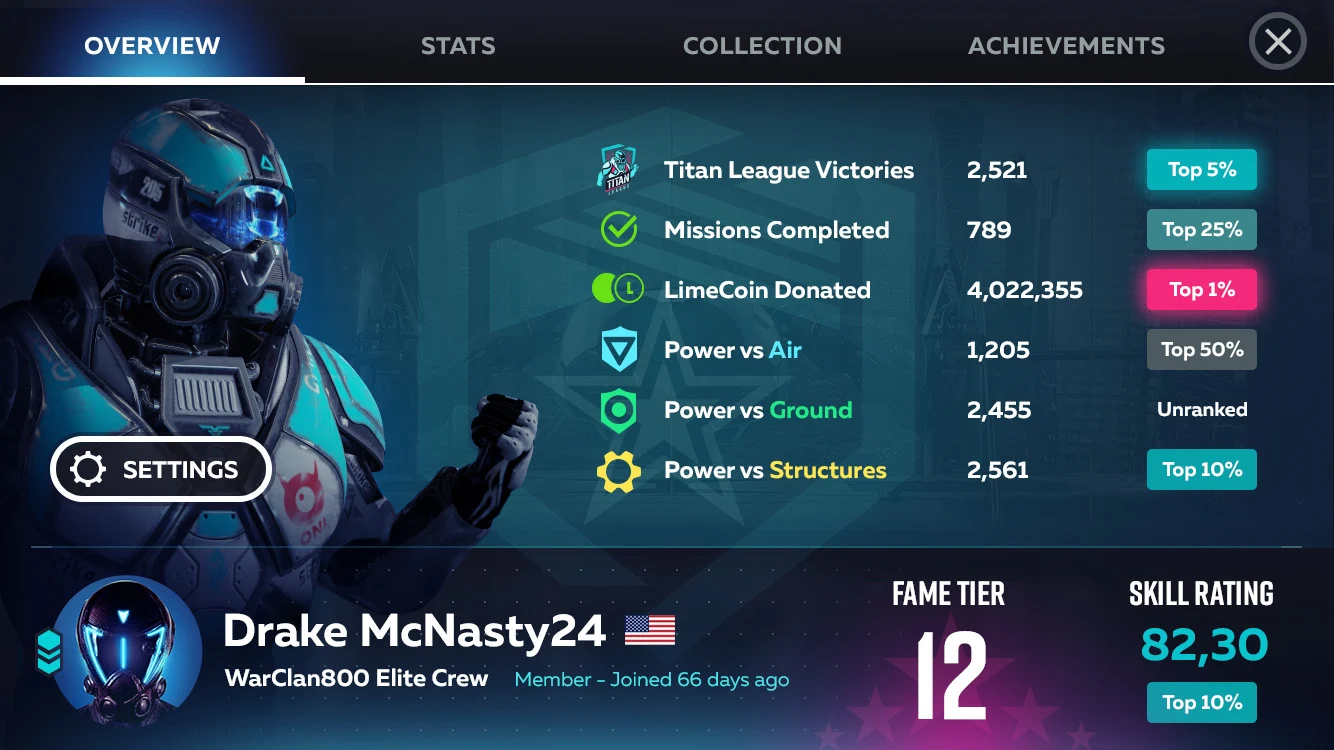Image resolution: width=1334 pixels, height=750 pixels.
Task: Click the United States flag icon
Action: pyautogui.click(x=650, y=630)
